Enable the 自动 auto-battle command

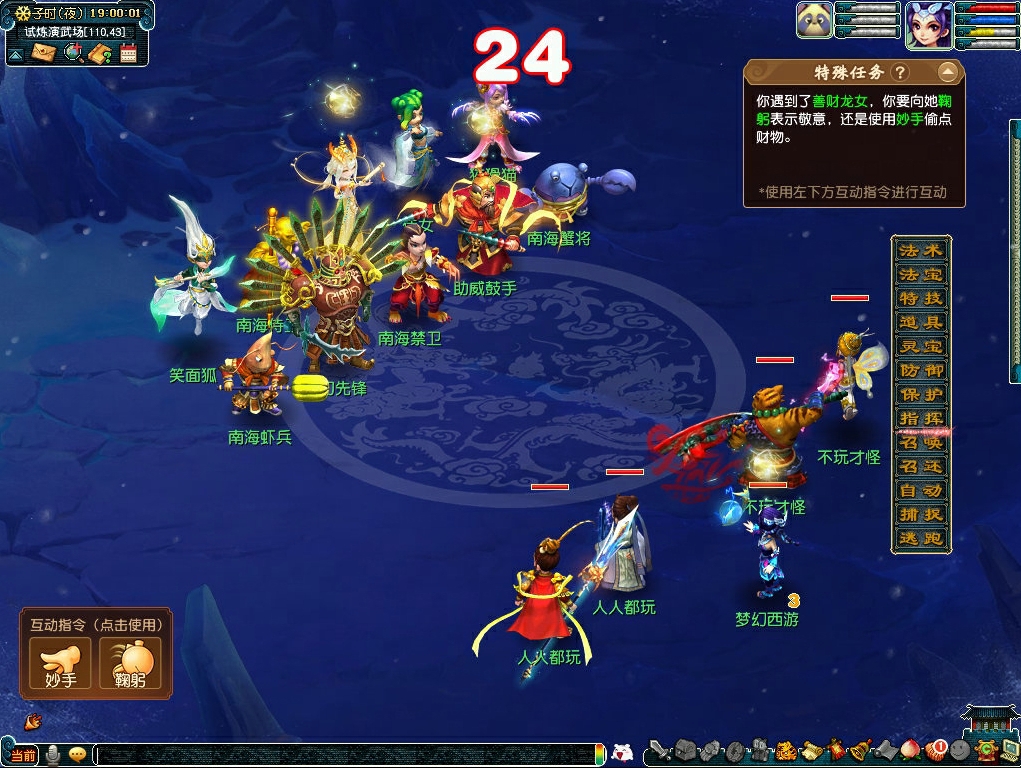[x=920, y=490]
